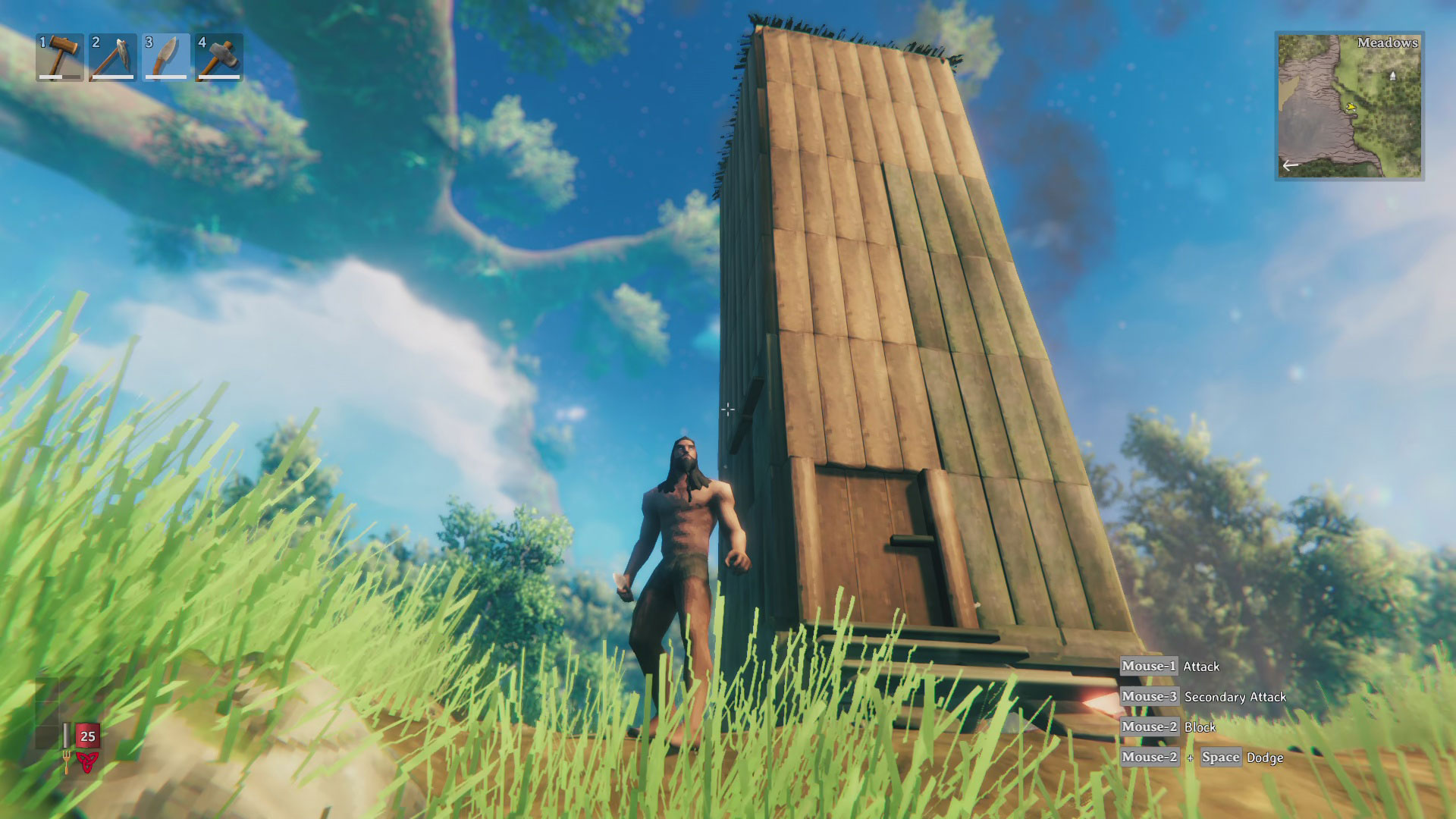The height and width of the screenshot is (819, 1456).
Task: Click the Space key label in the Dodge hint
Action: (x=1222, y=757)
